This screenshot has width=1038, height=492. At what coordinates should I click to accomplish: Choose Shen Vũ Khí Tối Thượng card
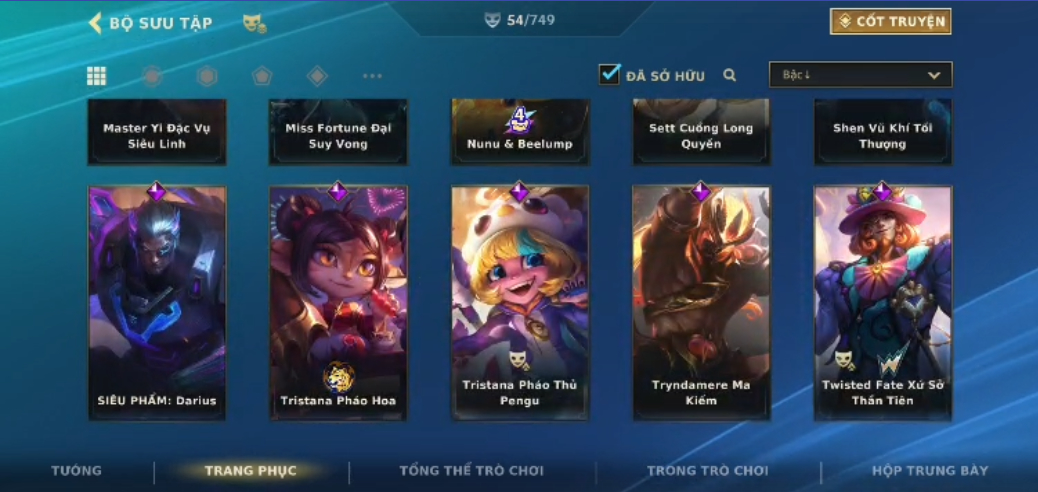pyautogui.click(x=883, y=133)
